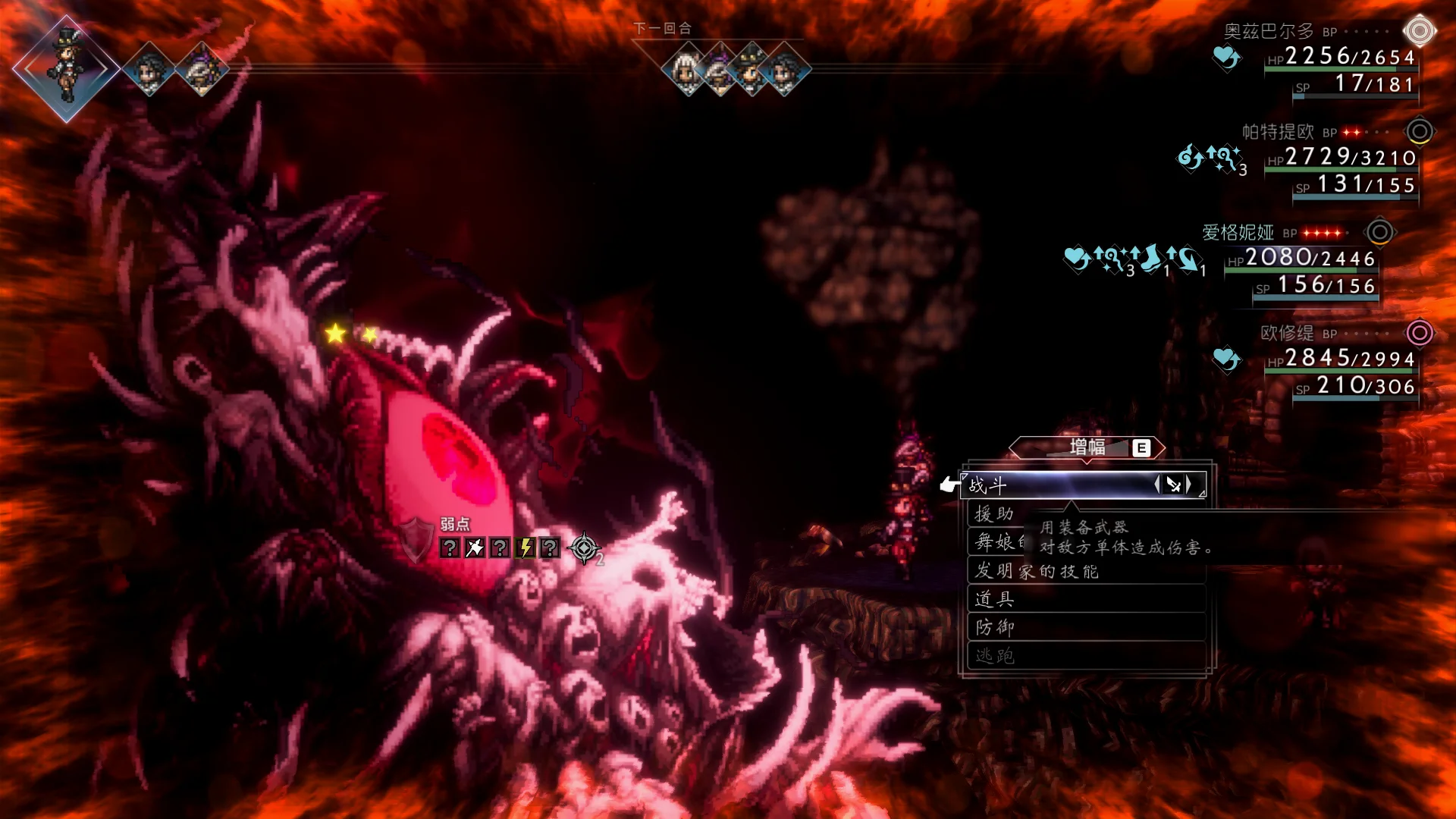The height and width of the screenshot is (819, 1456).
Task: Switch to the next weapon with right arrow
Action: 1189,484
